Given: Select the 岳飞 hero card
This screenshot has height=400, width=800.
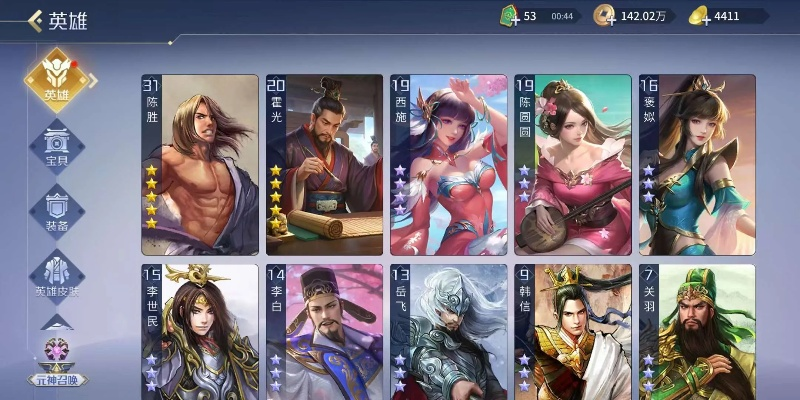Looking at the screenshot, I should point(448,332).
